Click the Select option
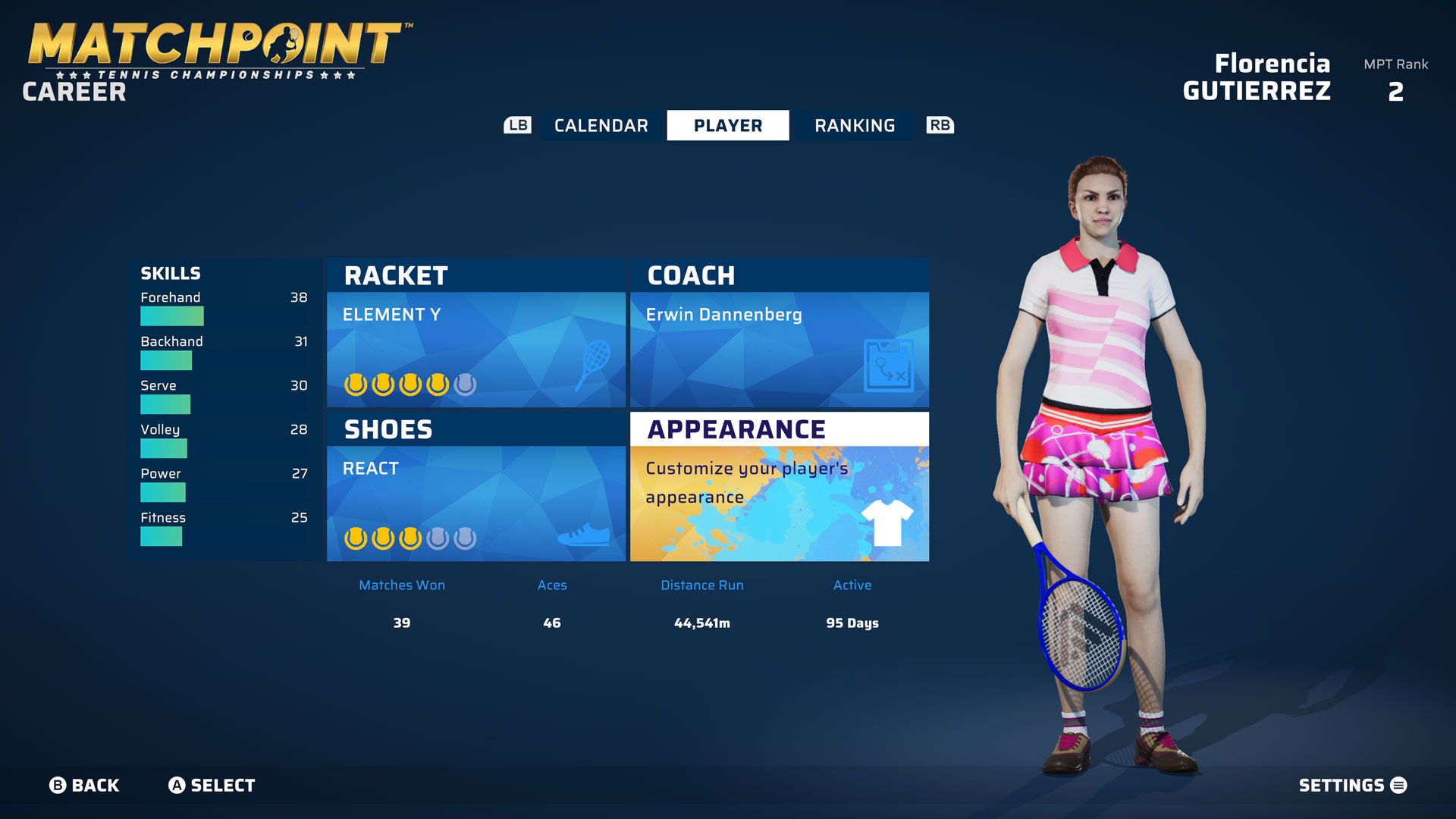This screenshot has height=819, width=1456. click(212, 786)
